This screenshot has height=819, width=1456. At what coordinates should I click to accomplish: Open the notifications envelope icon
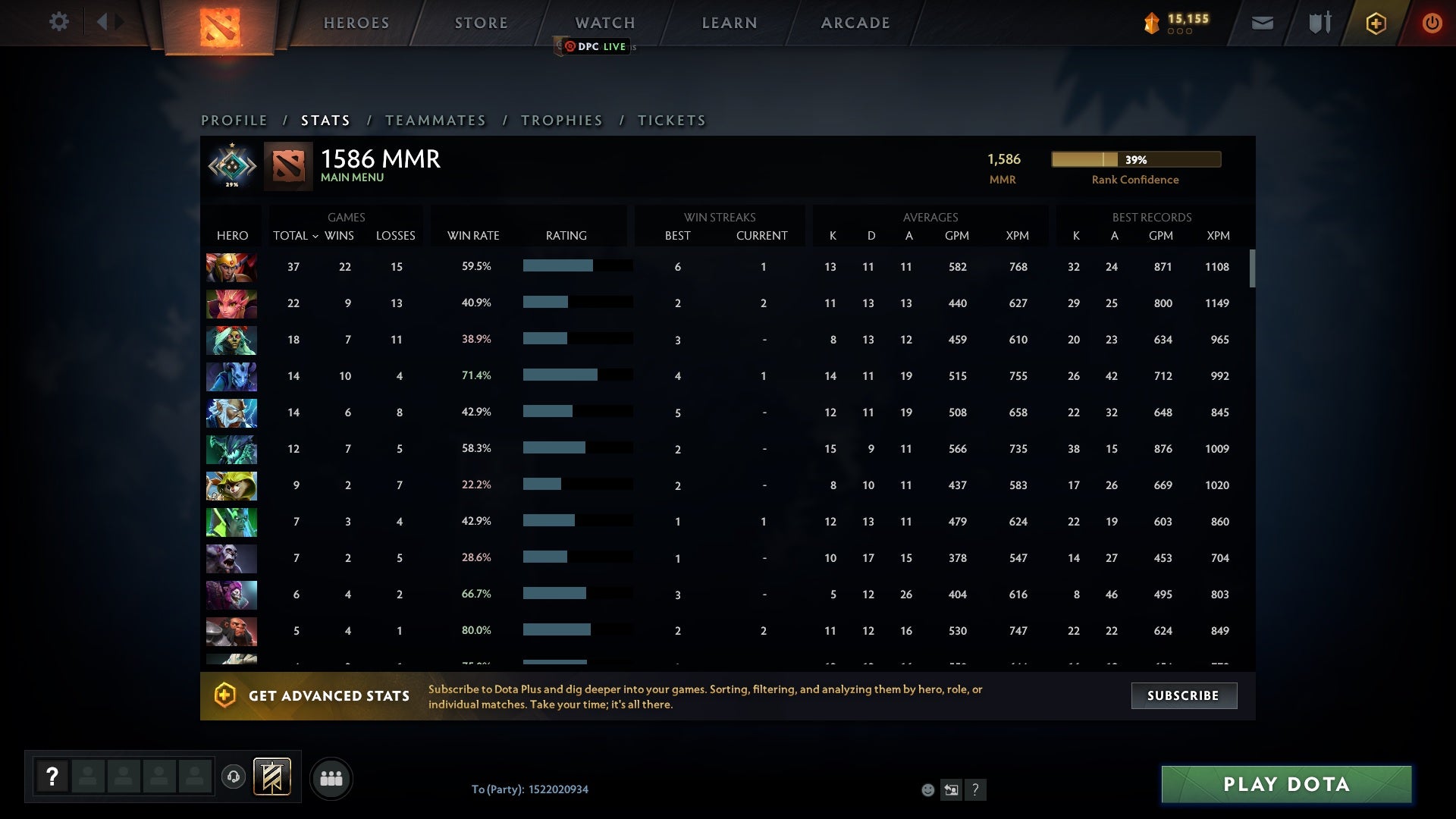point(1261,23)
